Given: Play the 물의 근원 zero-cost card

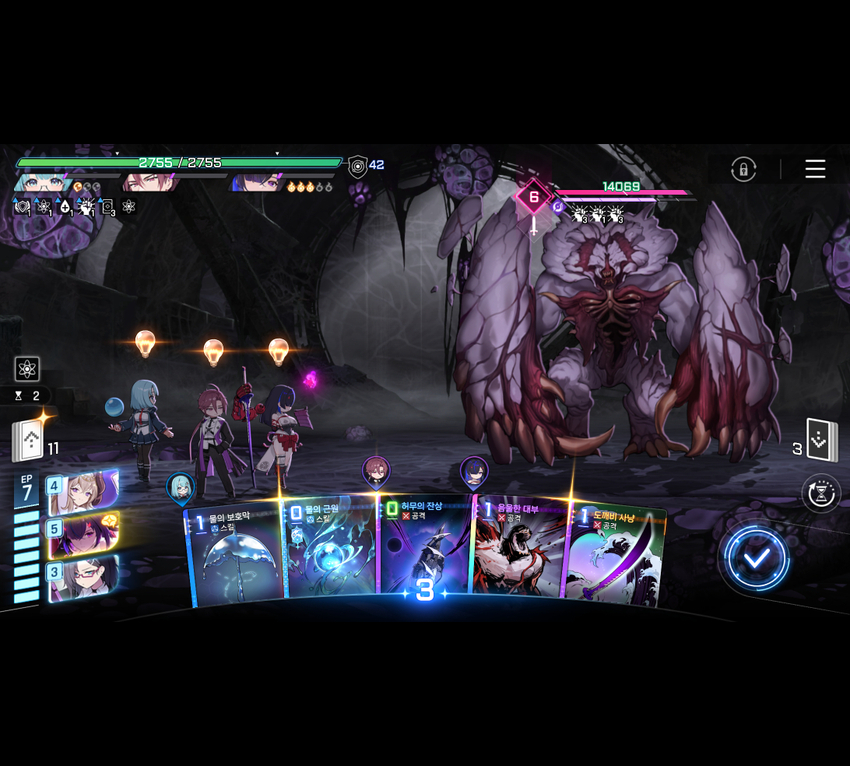Looking at the screenshot, I should click(x=328, y=552).
